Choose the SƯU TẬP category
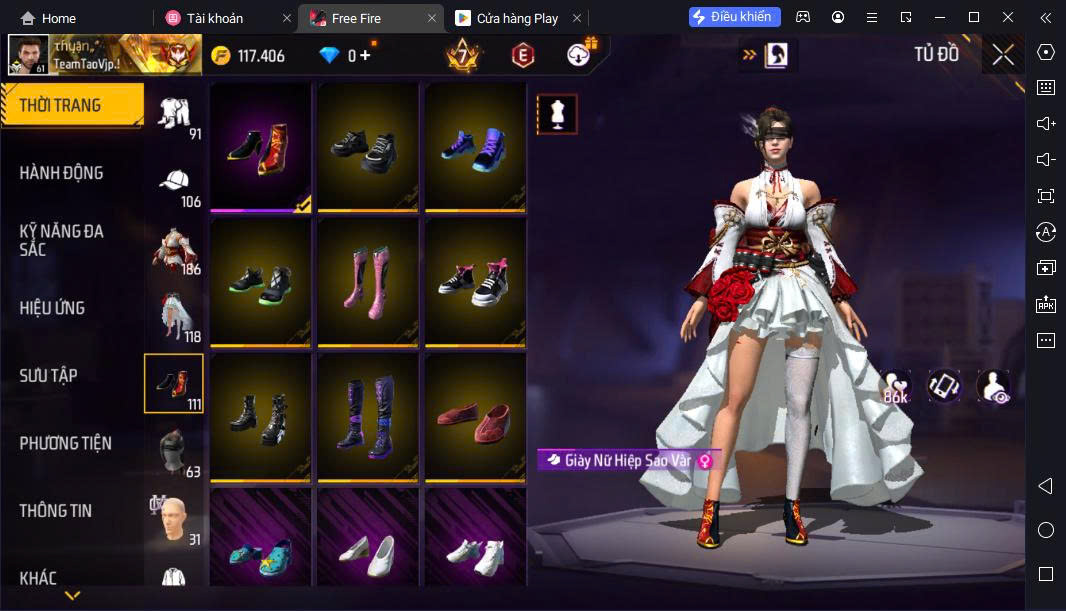The width and height of the screenshot is (1066, 611). 48,376
